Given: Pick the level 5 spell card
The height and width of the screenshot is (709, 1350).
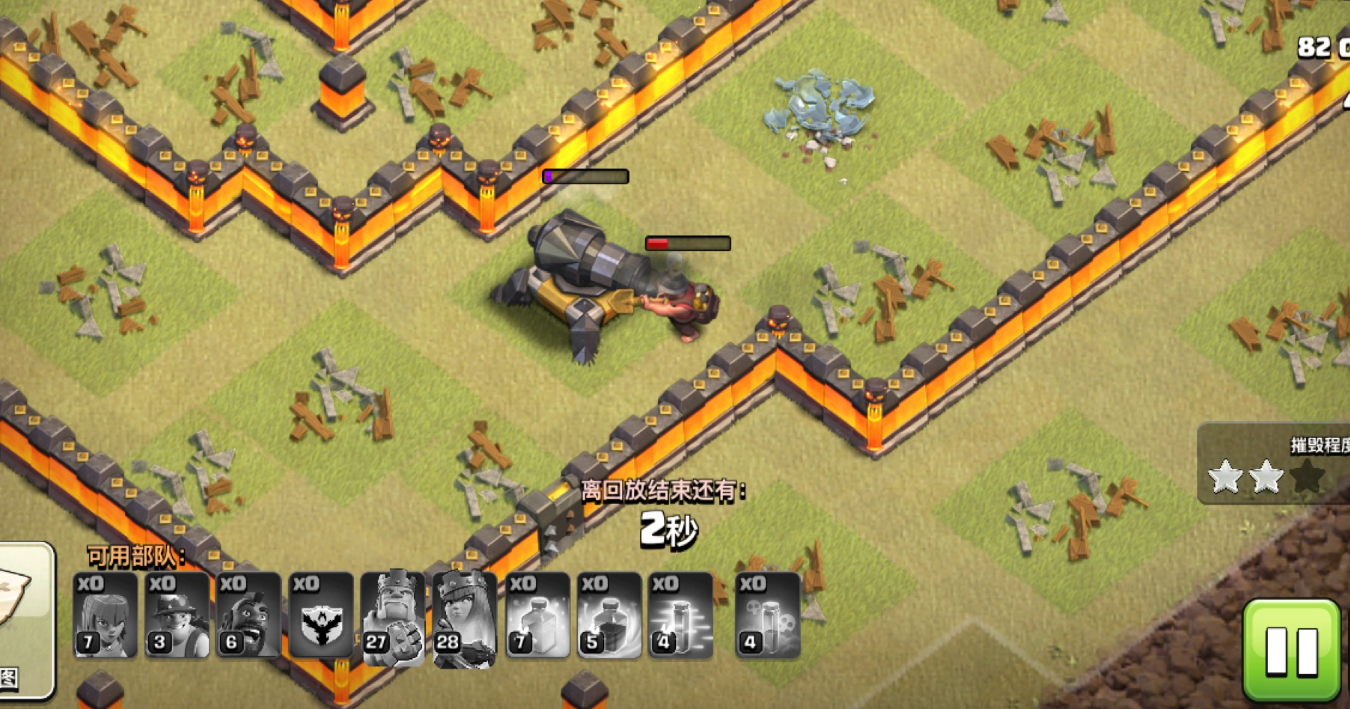Looking at the screenshot, I should (x=609, y=615).
